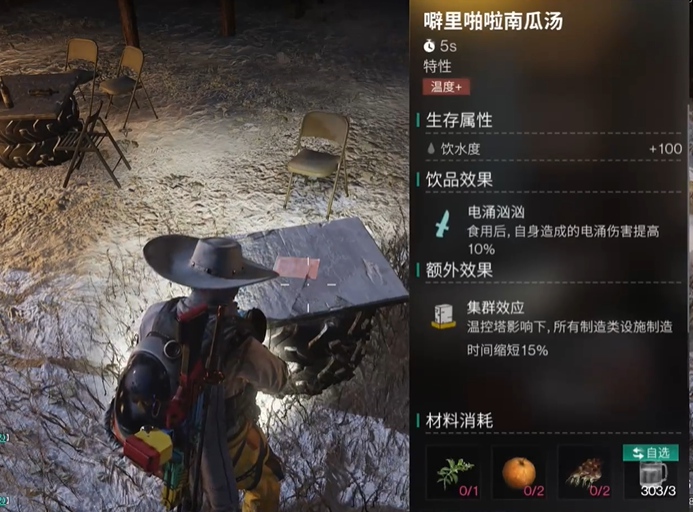This screenshot has width=693, height=512.
Task: Select the green herb material slot
Action: click(452, 472)
